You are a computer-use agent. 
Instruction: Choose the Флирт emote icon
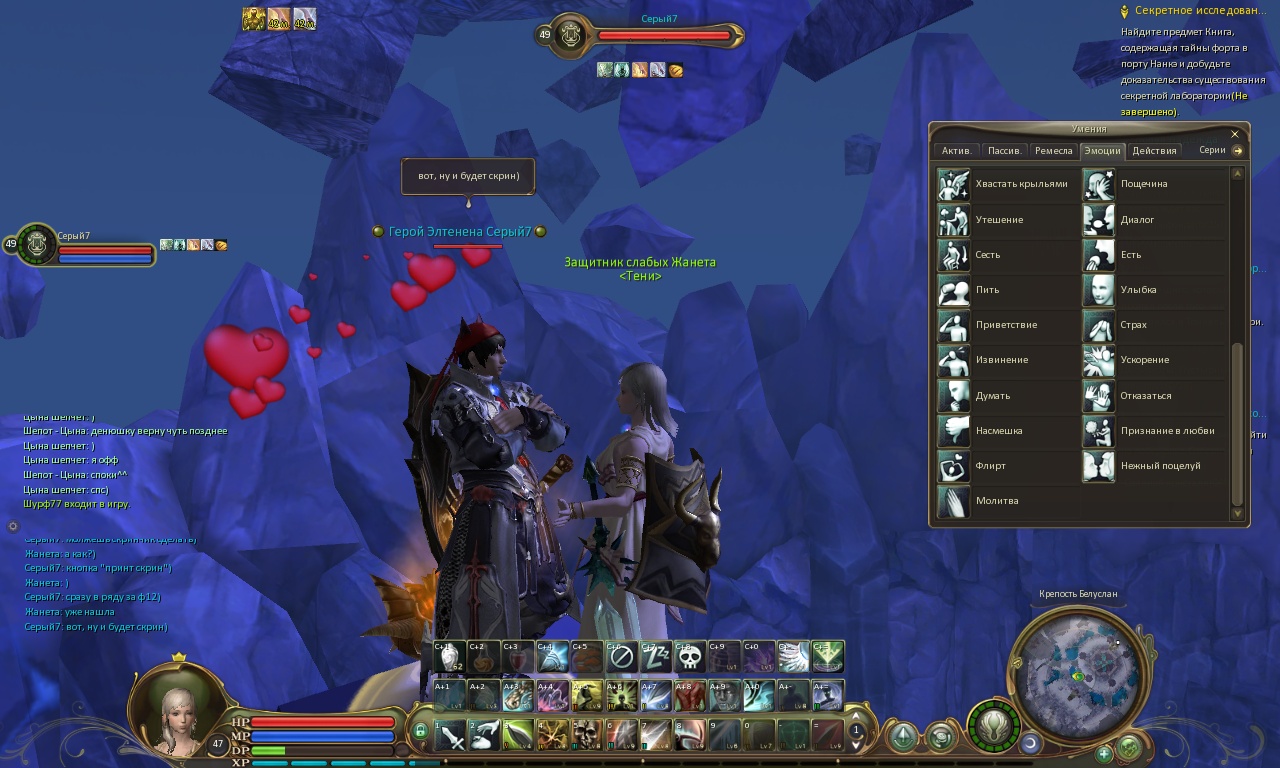coord(954,466)
